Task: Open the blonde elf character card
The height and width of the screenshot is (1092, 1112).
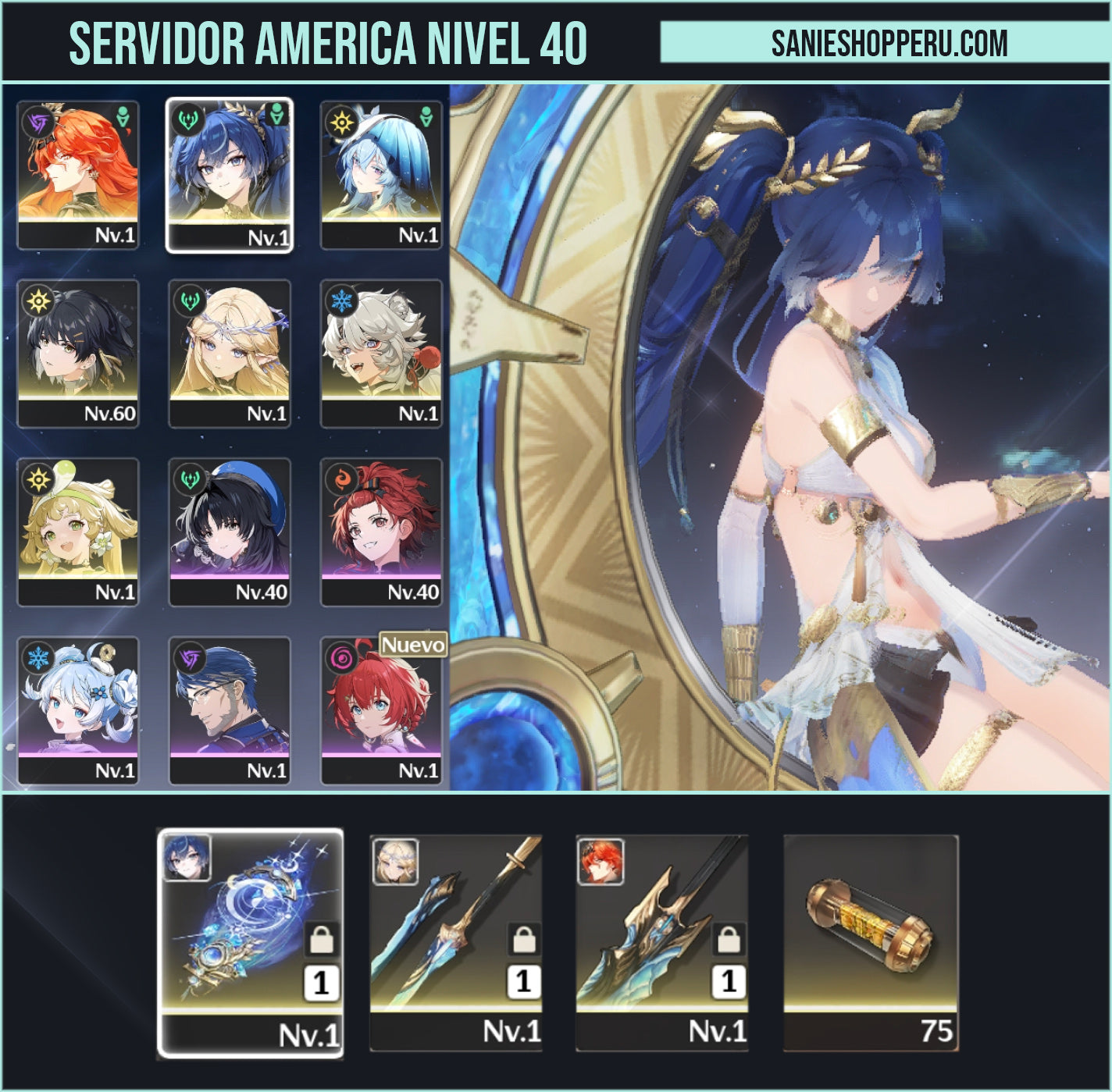Action: [x=230, y=354]
